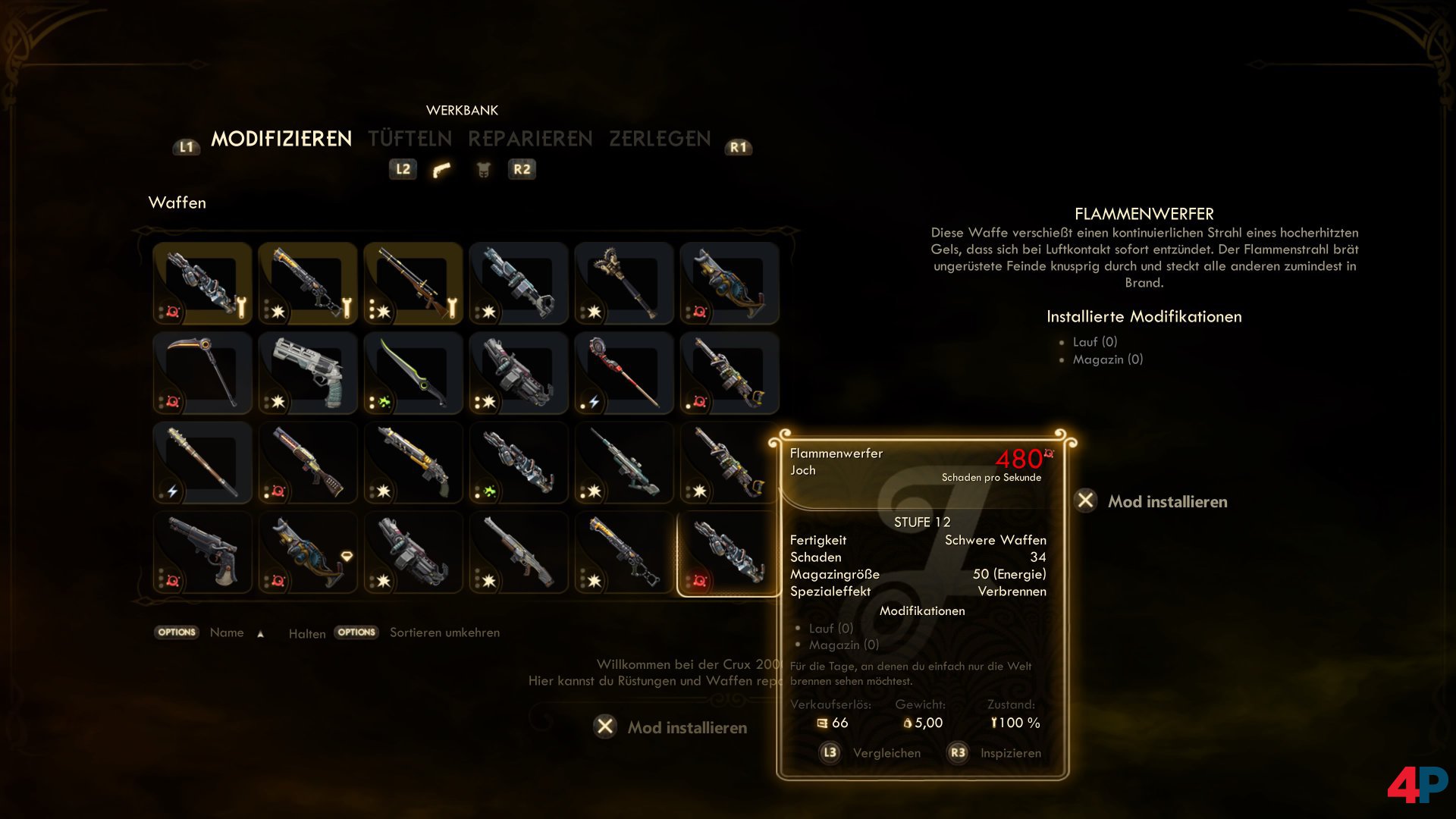The height and width of the screenshot is (819, 1456).
Task: Switch to the armor category icon
Action: (x=483, y=170)
